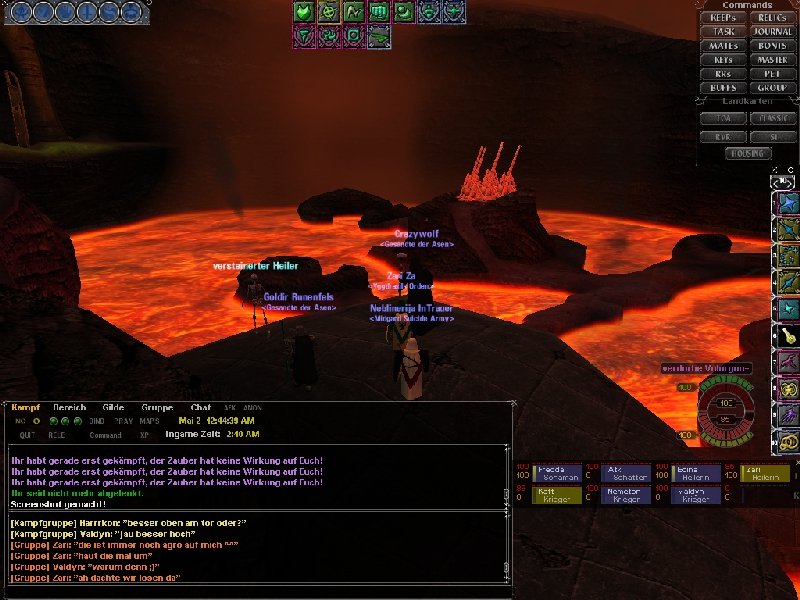800x600 pixels.
Task: Select group member Freda the Schamane
Action: coord(560,474)
